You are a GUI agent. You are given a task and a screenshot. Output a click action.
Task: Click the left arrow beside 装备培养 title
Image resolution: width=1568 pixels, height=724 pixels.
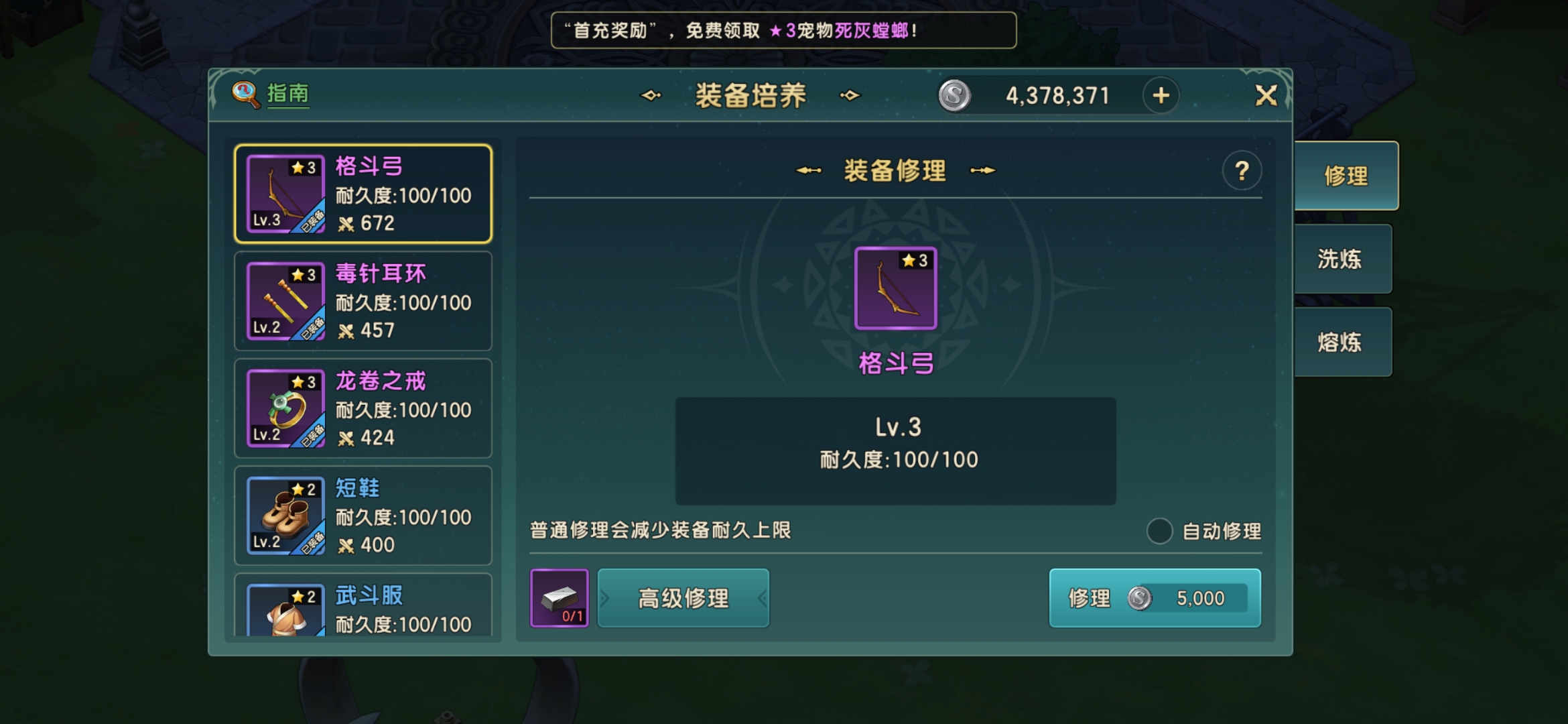pos(649,95)
